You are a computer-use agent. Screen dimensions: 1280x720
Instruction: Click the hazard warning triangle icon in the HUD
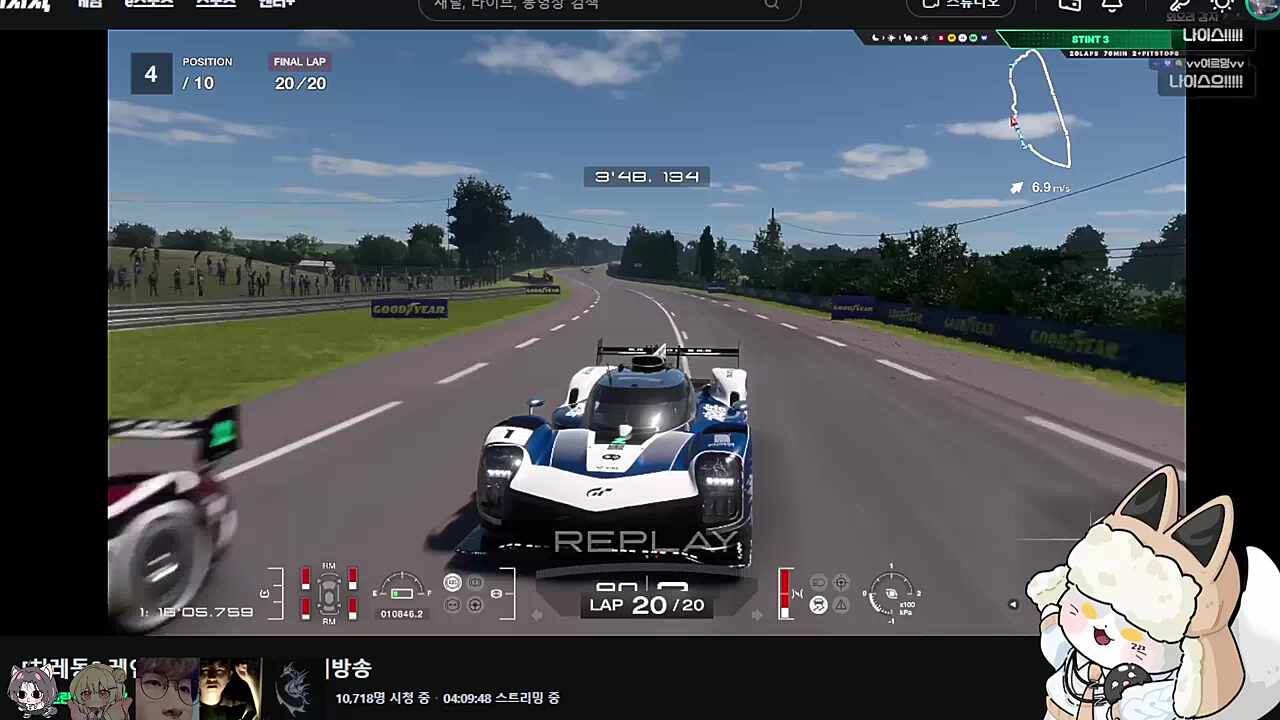[841, 605]
